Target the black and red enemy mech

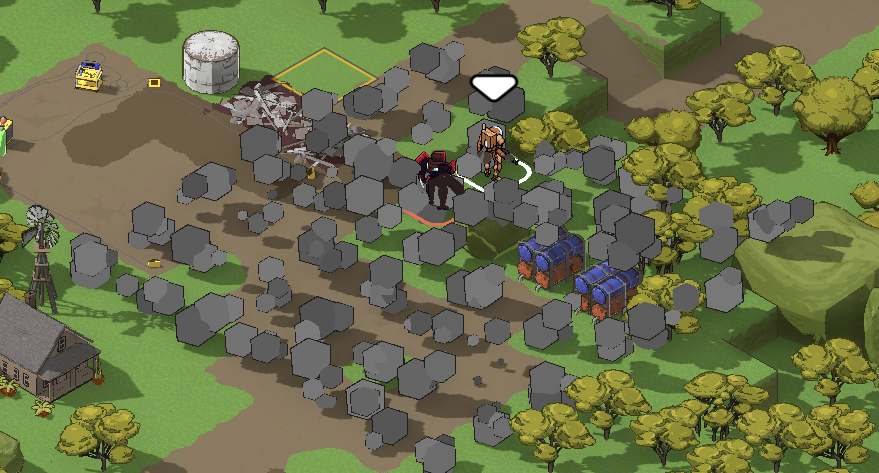438,180
